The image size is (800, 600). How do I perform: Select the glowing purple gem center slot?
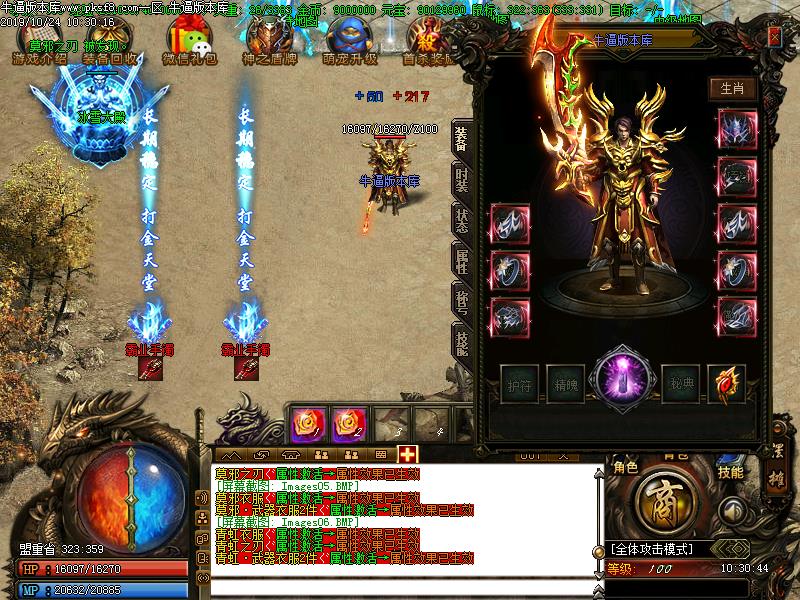pyautogui.click(x=623, y=381)
